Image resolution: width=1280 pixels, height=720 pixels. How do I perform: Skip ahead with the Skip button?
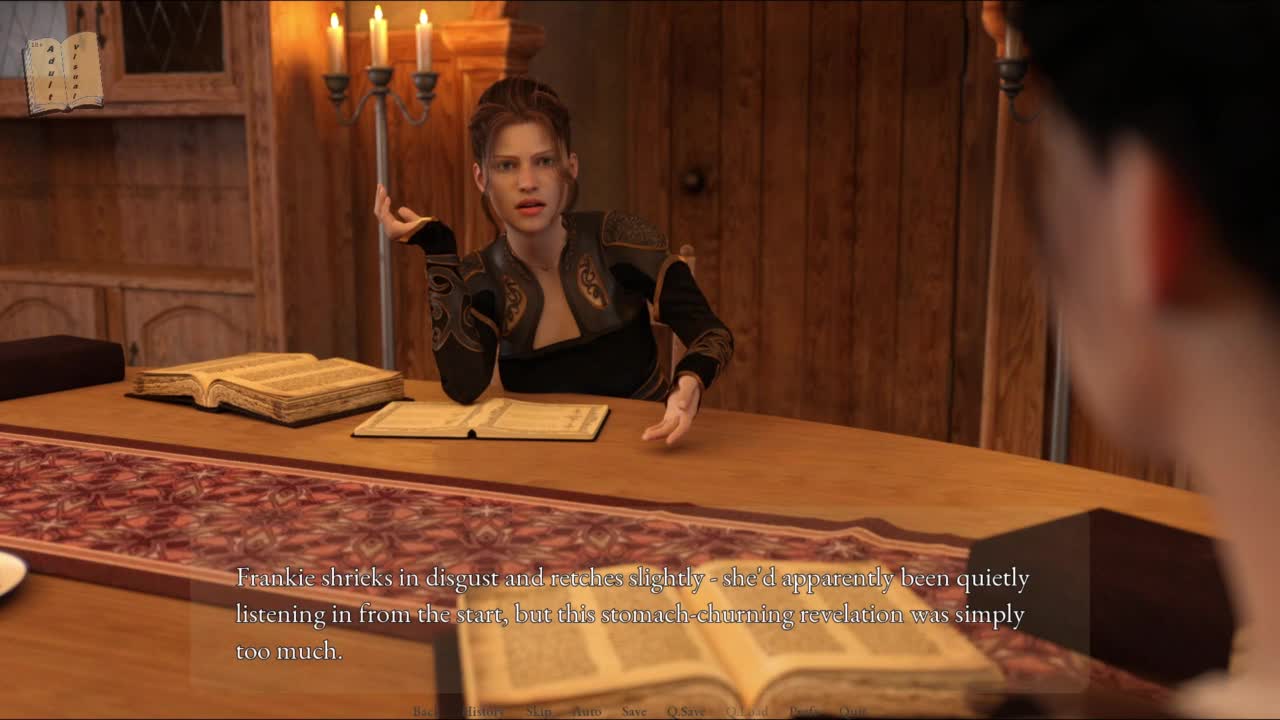click(x=538, y=711)
